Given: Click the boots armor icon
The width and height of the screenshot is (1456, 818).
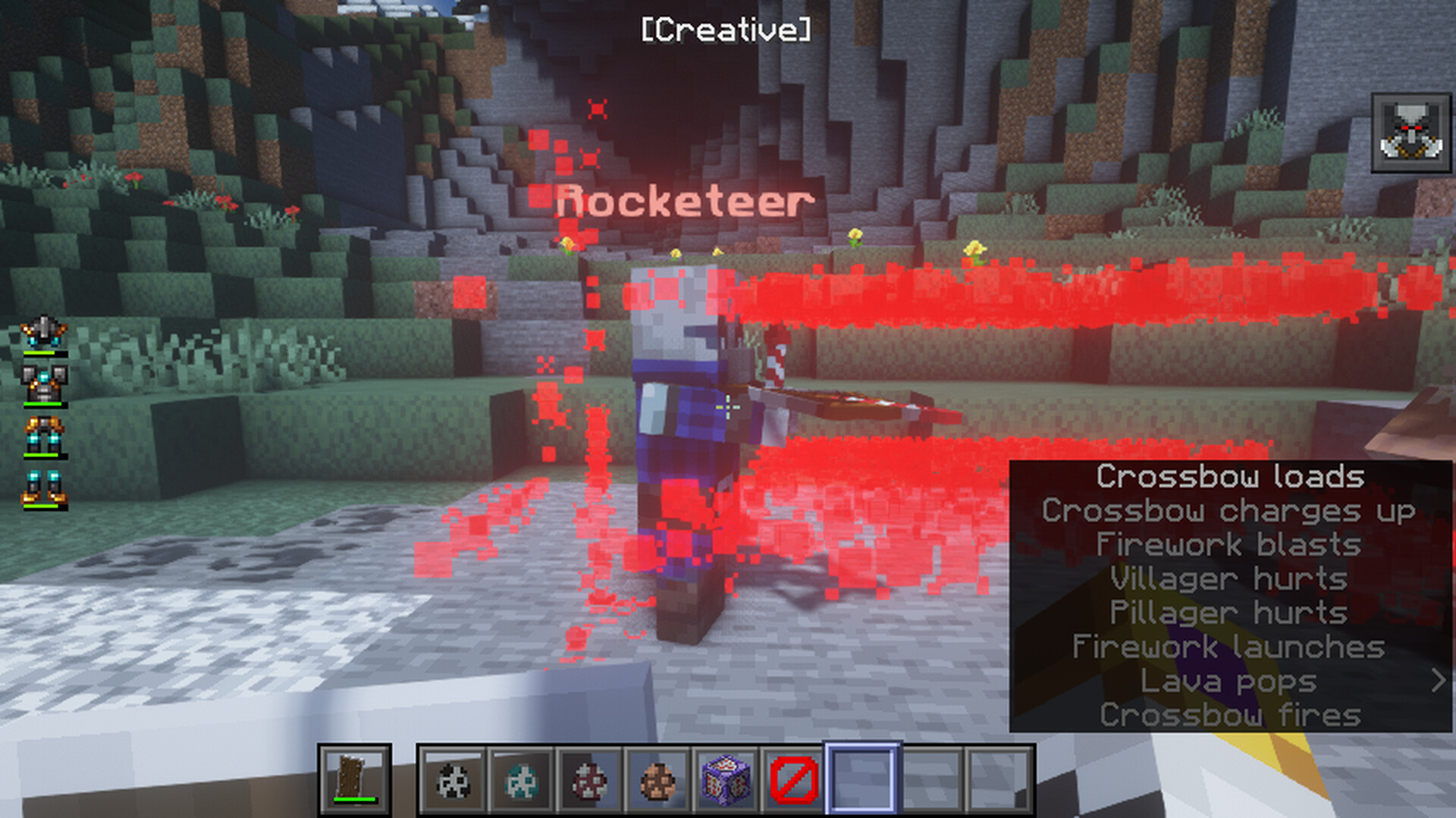Looking at the screenshot, I should tap(44, 488).
